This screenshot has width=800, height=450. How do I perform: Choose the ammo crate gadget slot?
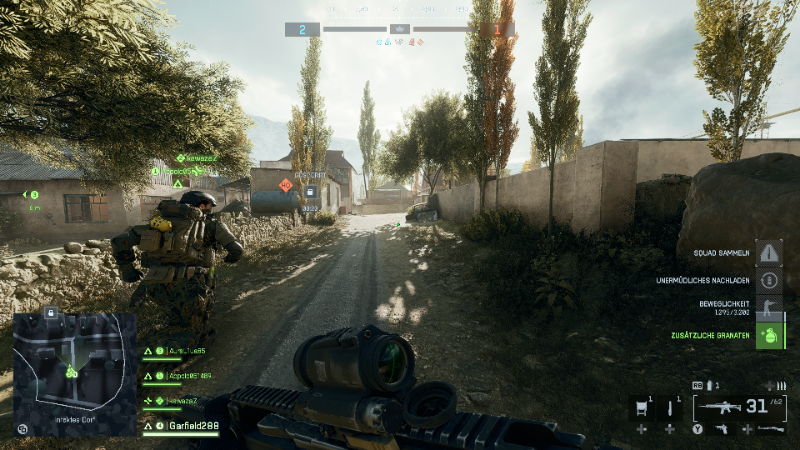click(x=641, y=407)
